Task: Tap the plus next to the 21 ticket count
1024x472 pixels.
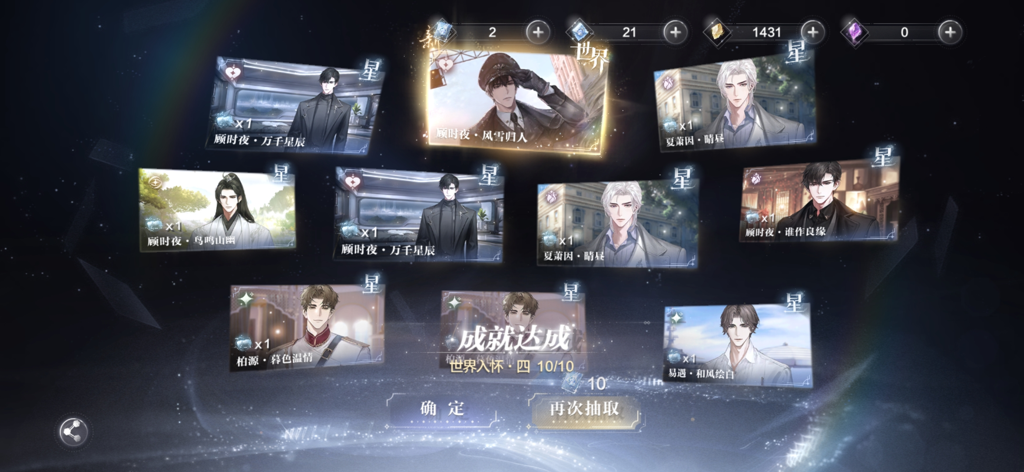Action: (675, 32)
